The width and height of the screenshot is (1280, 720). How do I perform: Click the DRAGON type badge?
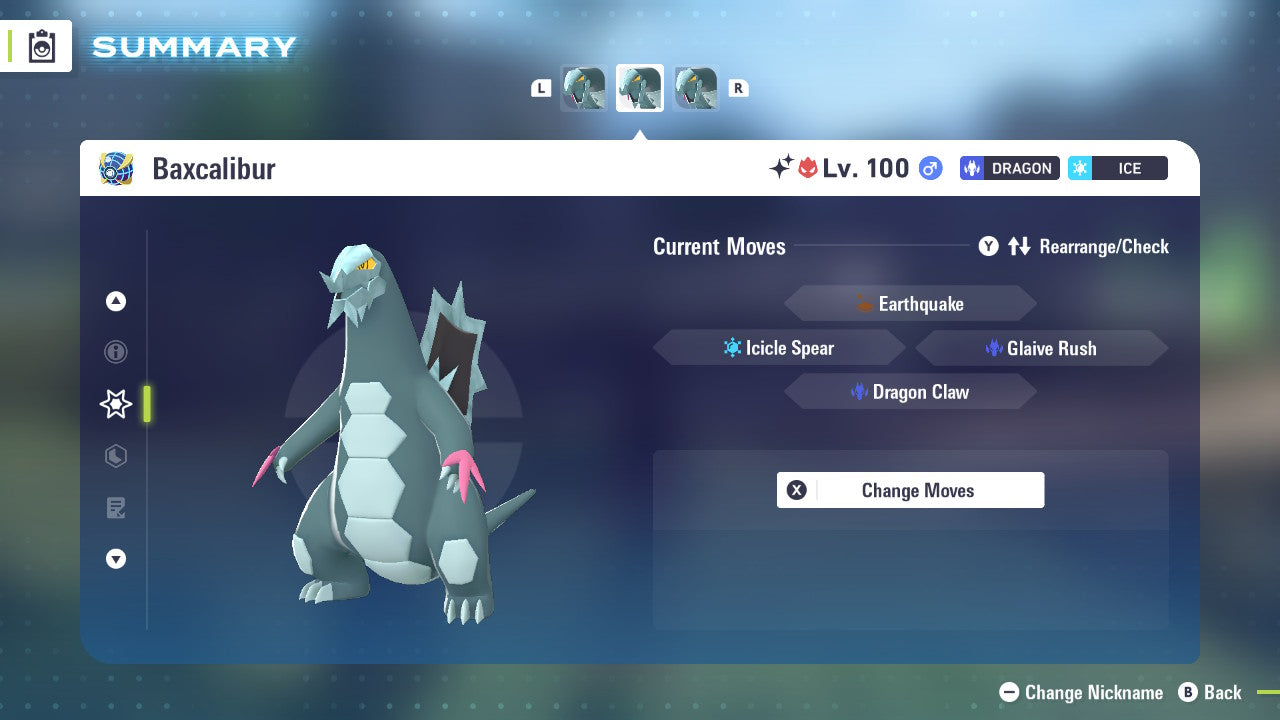[x=1009, y=168]
